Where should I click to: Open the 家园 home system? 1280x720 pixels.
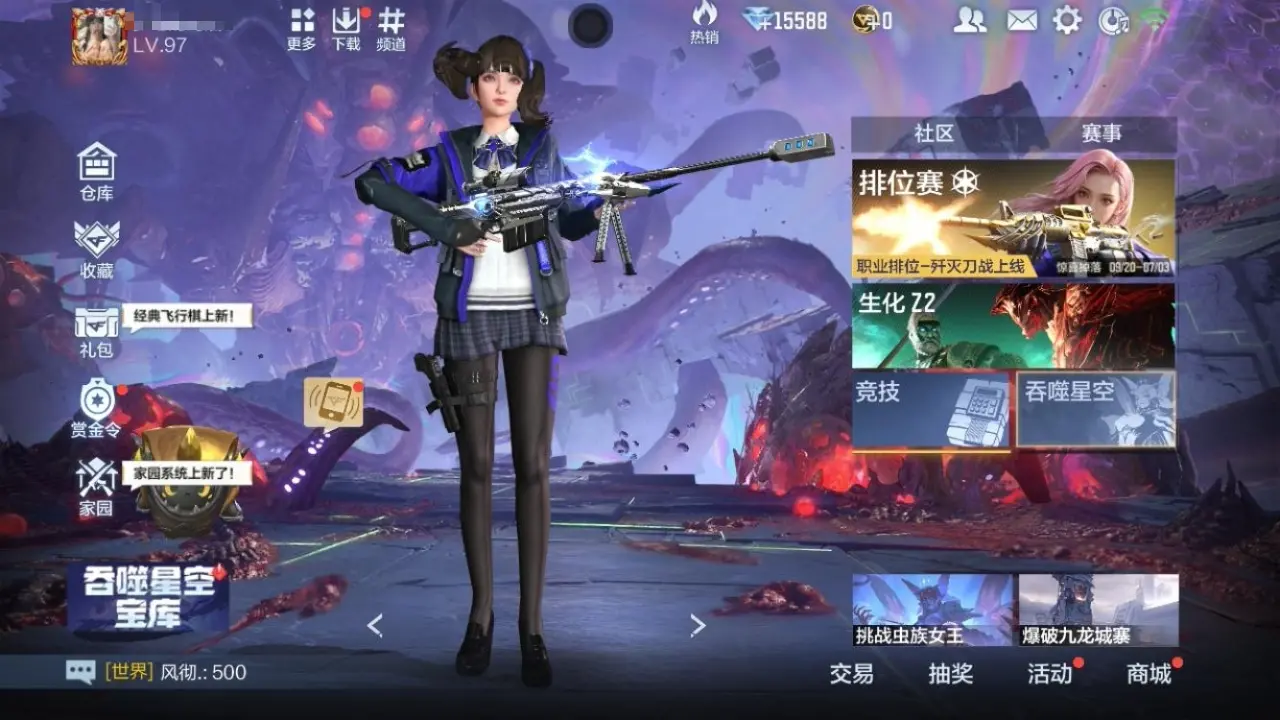(97, 487)
